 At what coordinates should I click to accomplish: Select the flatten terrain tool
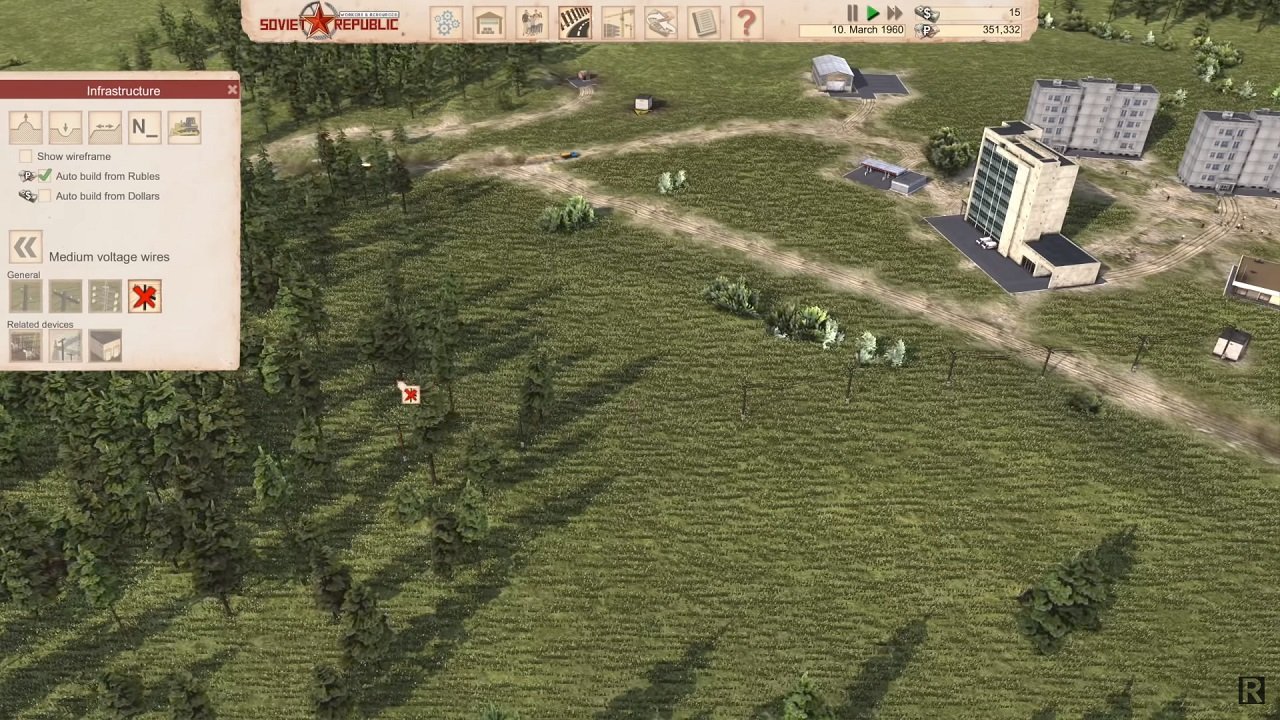click(x=105, y=127)
